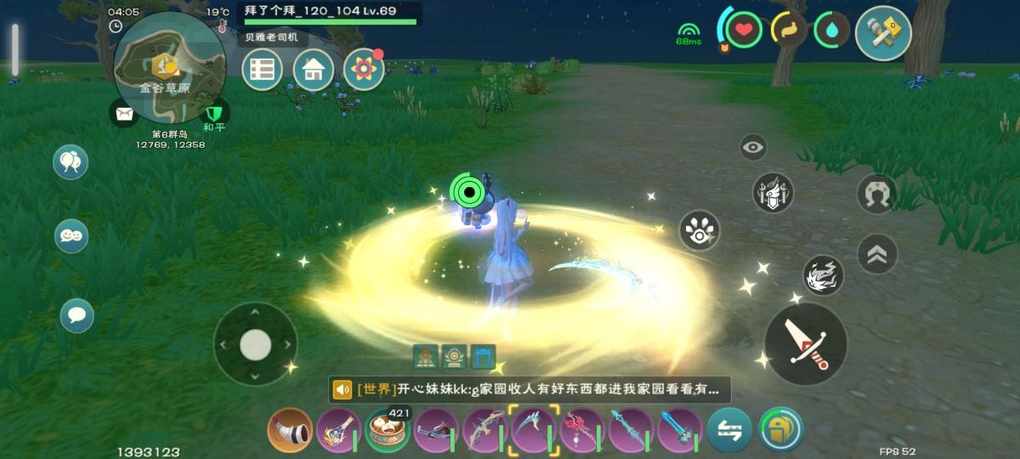Open the flower icon with red notification dot

click(x=364, y=68)
